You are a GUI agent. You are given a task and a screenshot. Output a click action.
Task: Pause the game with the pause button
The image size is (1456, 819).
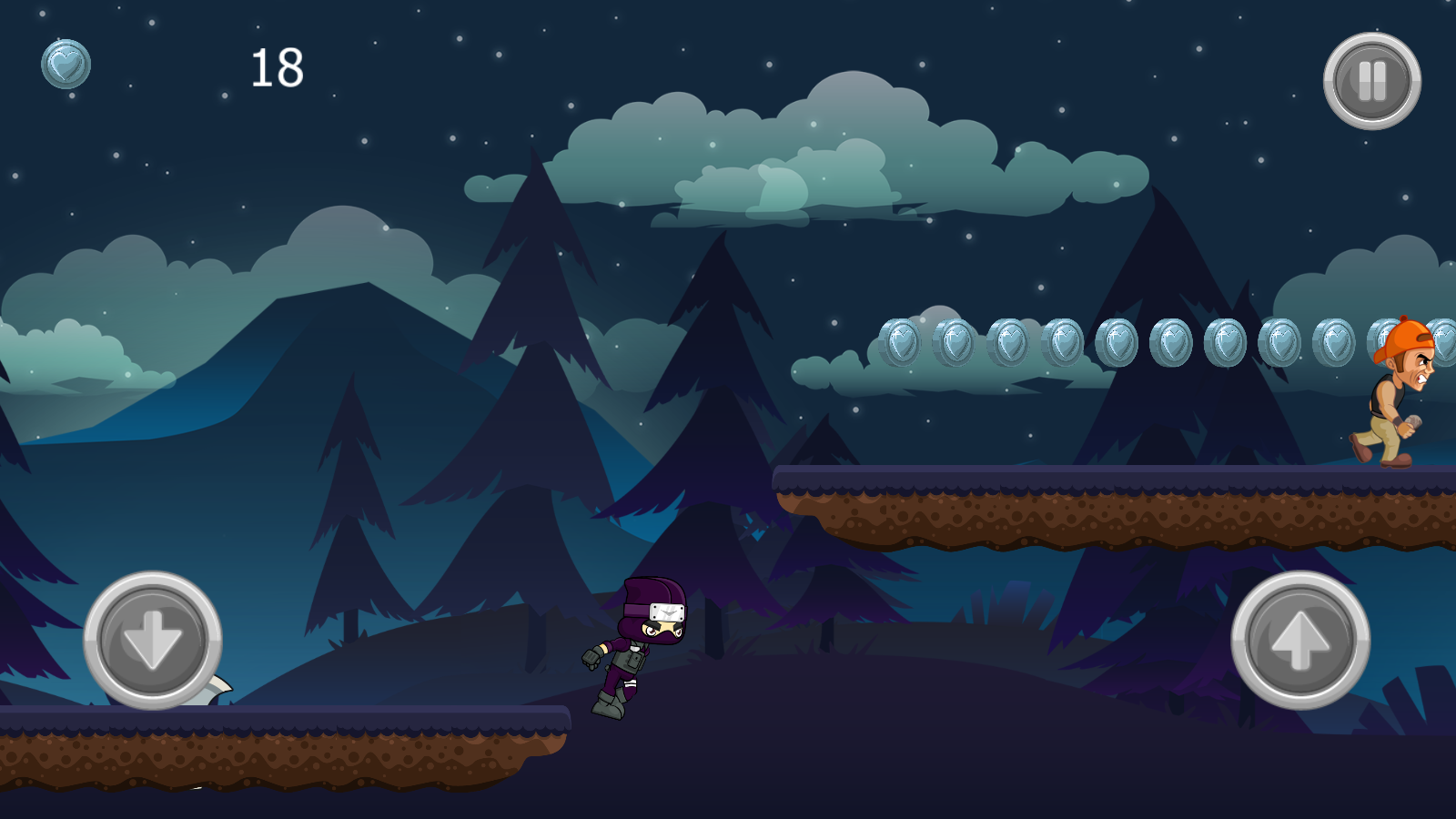pos(1371,81)
